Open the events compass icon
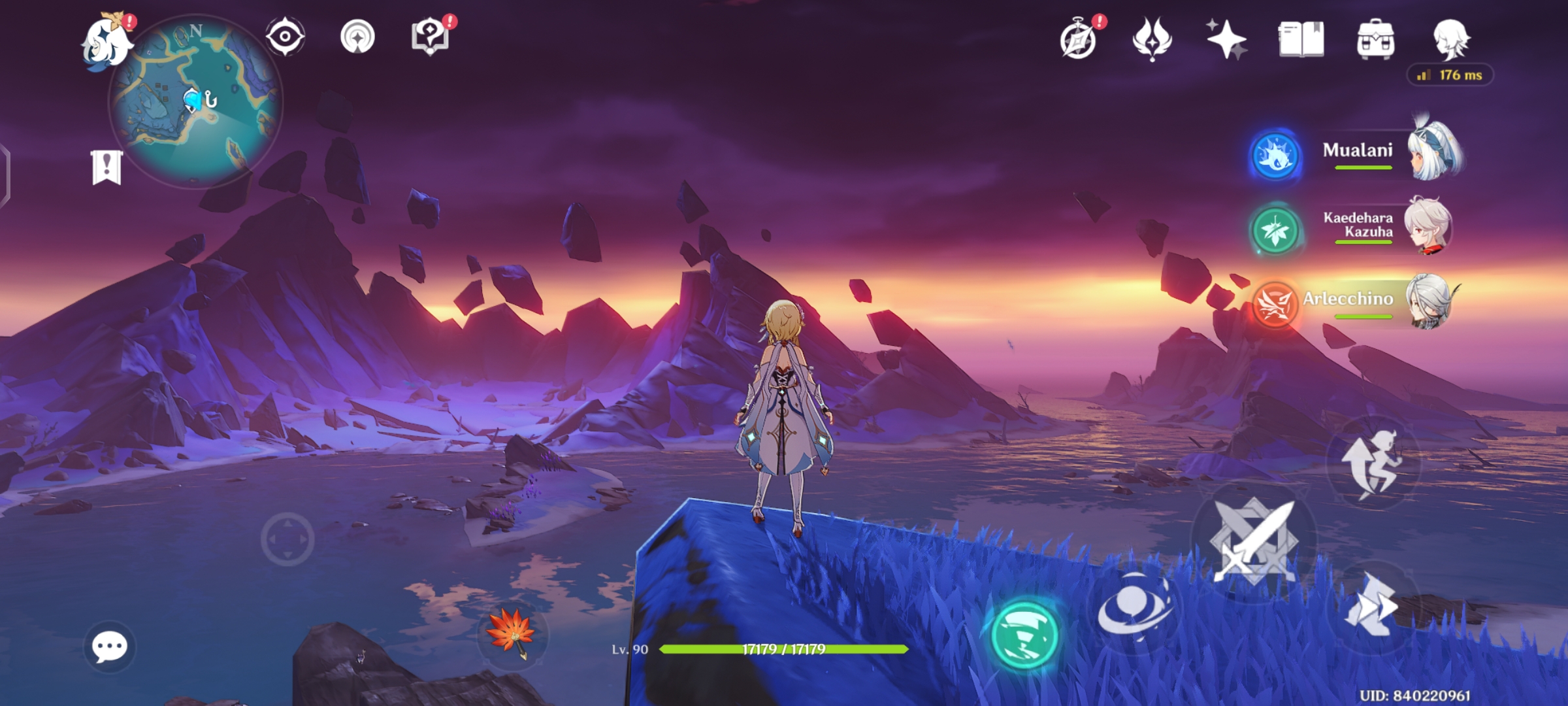 pyautogui.click(x=1078, y=41)
